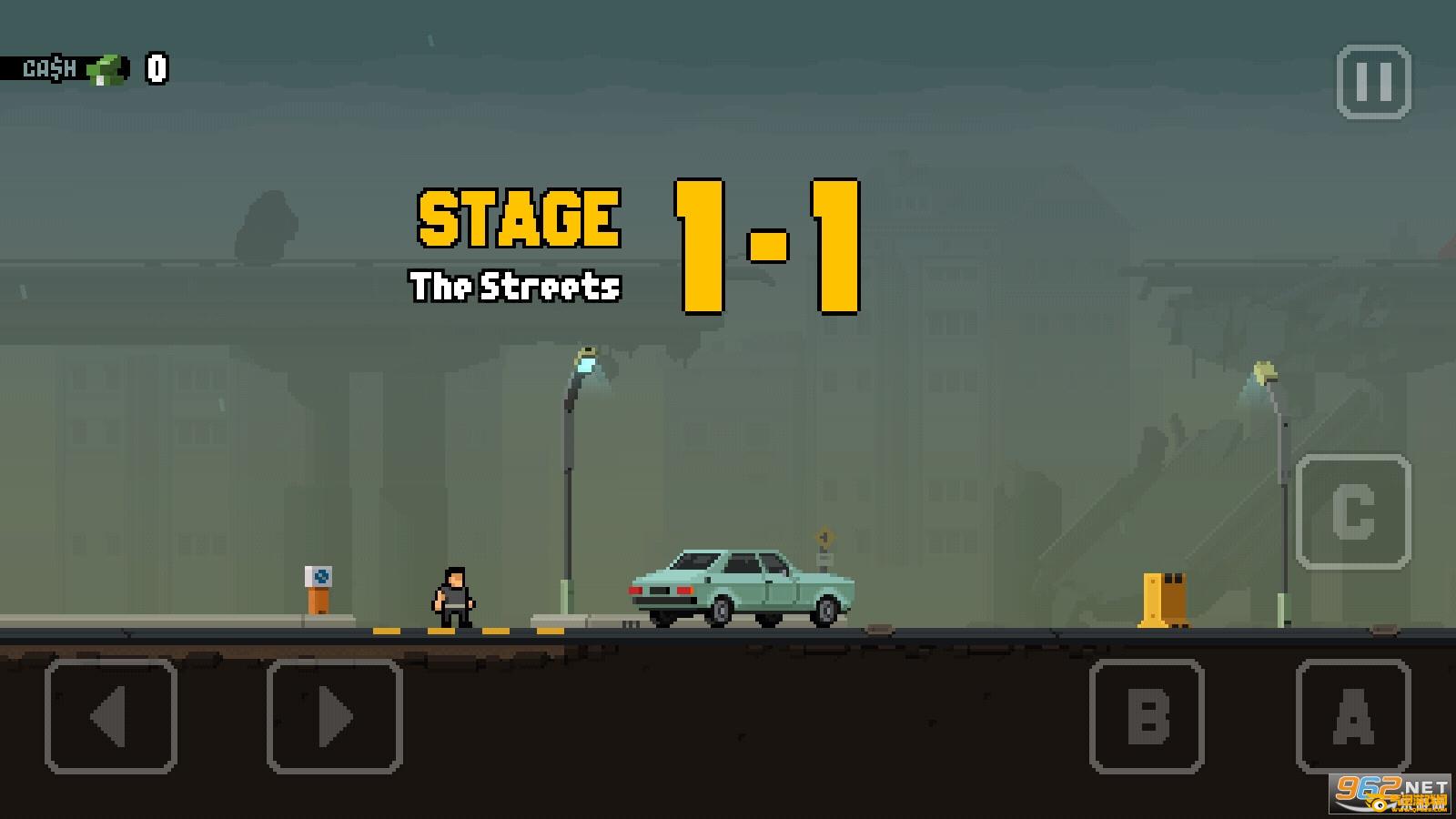Viewport: 1456px width, 819px height.
Task: Activate the C action button
Action: 1353,511
